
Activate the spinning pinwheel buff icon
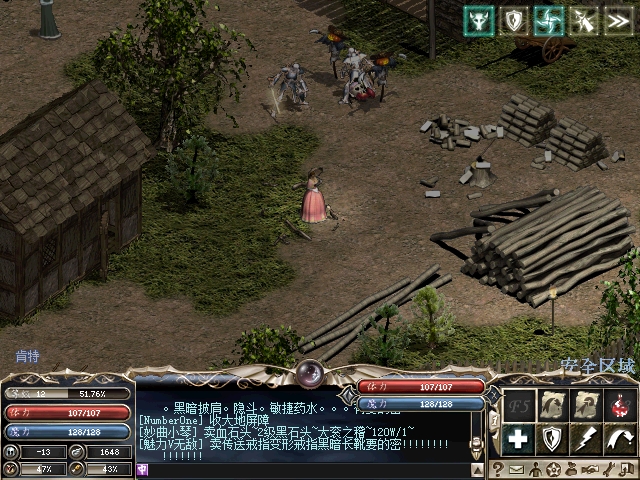pyautogui.click(x=549, y=20)
